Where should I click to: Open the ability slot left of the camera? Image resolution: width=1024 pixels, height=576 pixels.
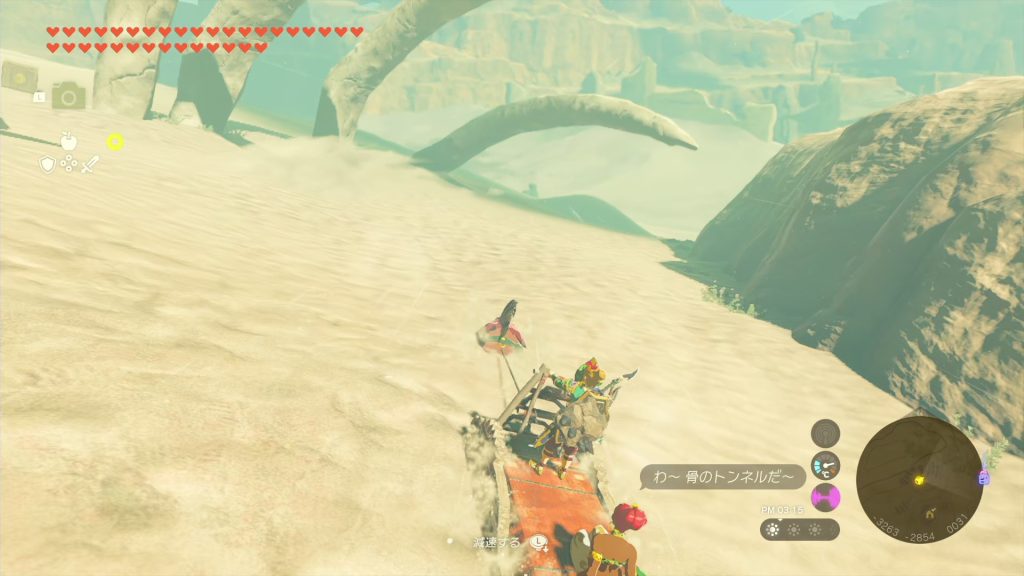coord(19,76)
